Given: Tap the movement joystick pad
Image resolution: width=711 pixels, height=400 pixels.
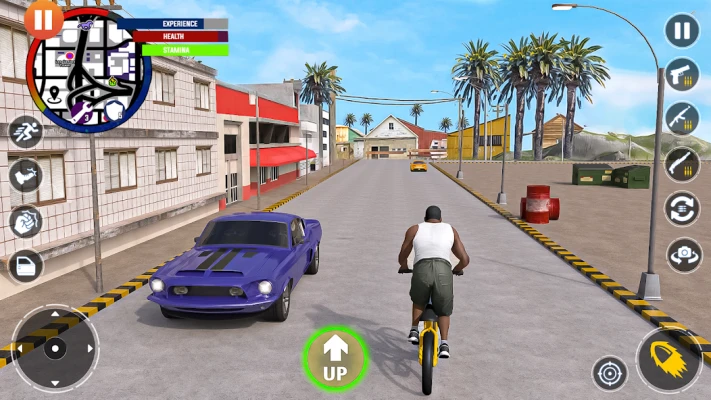Looking at the screenshot, I should click(x=55, y=349).
